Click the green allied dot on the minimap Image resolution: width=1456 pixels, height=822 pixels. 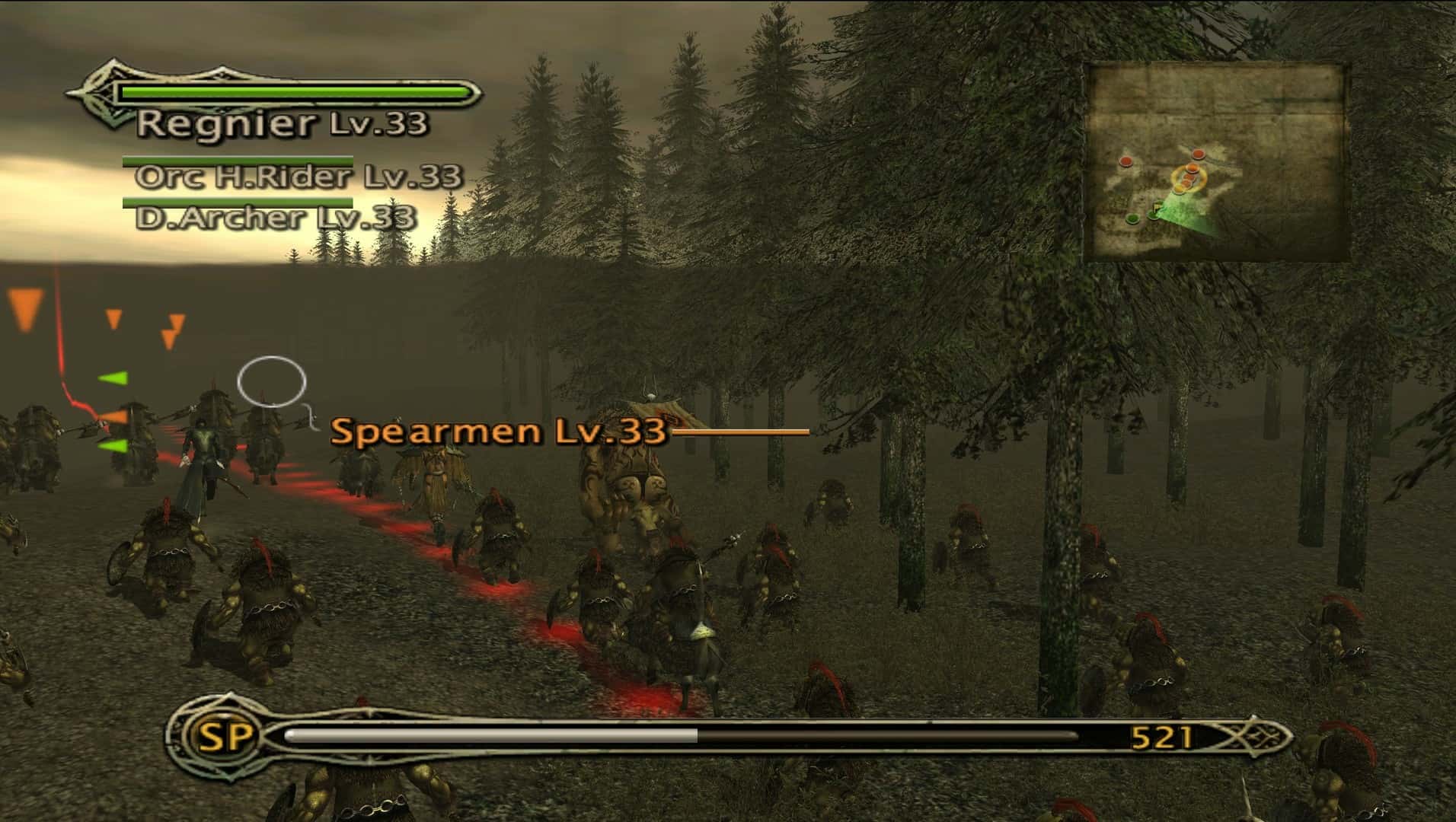[1132, 218]
